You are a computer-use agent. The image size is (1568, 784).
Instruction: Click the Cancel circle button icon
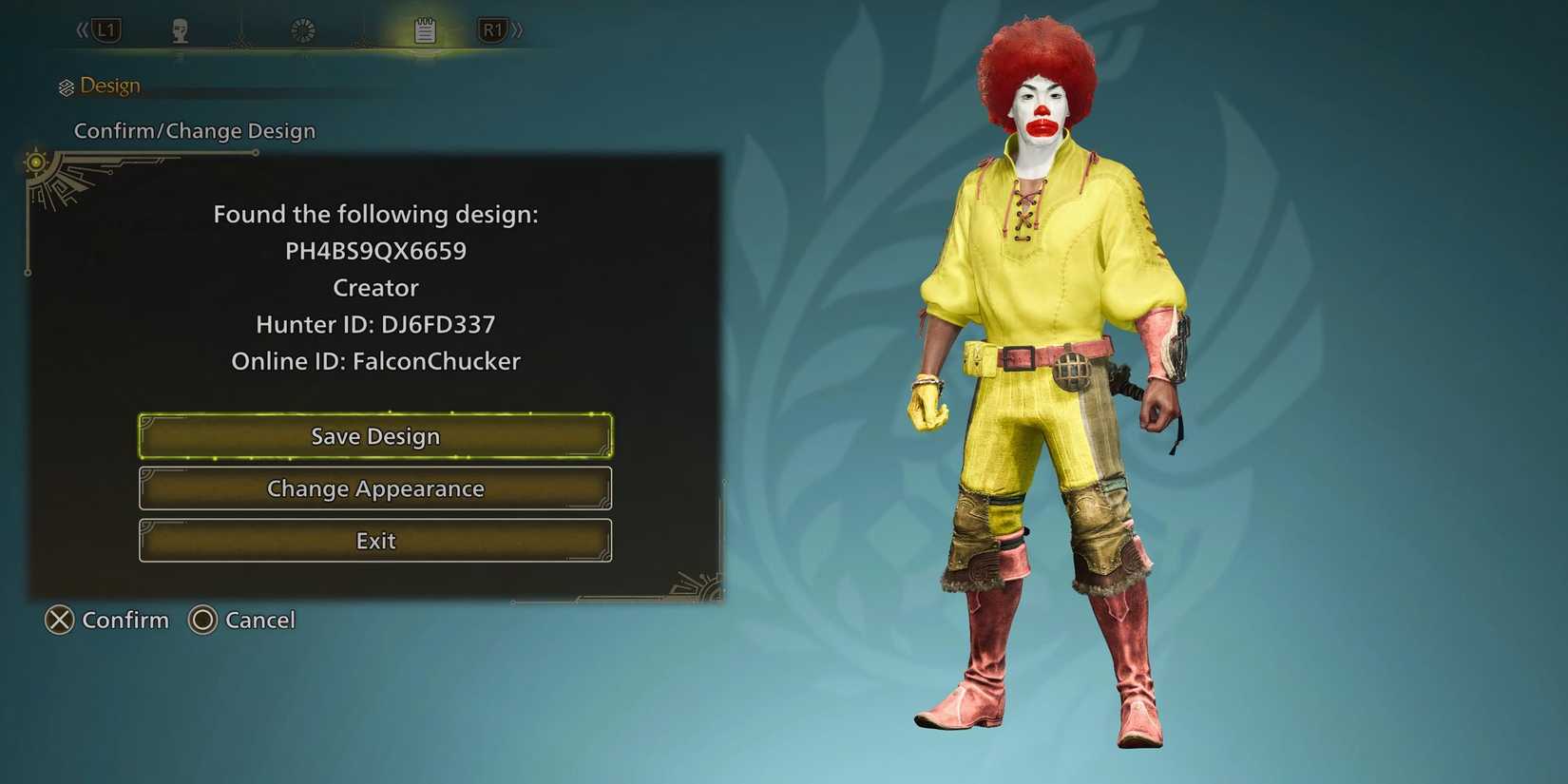[x=201, y=620]
